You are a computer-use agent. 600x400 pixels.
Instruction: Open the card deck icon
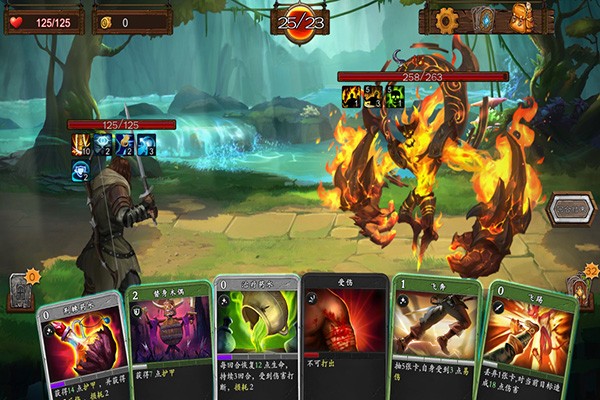(485, 18)
